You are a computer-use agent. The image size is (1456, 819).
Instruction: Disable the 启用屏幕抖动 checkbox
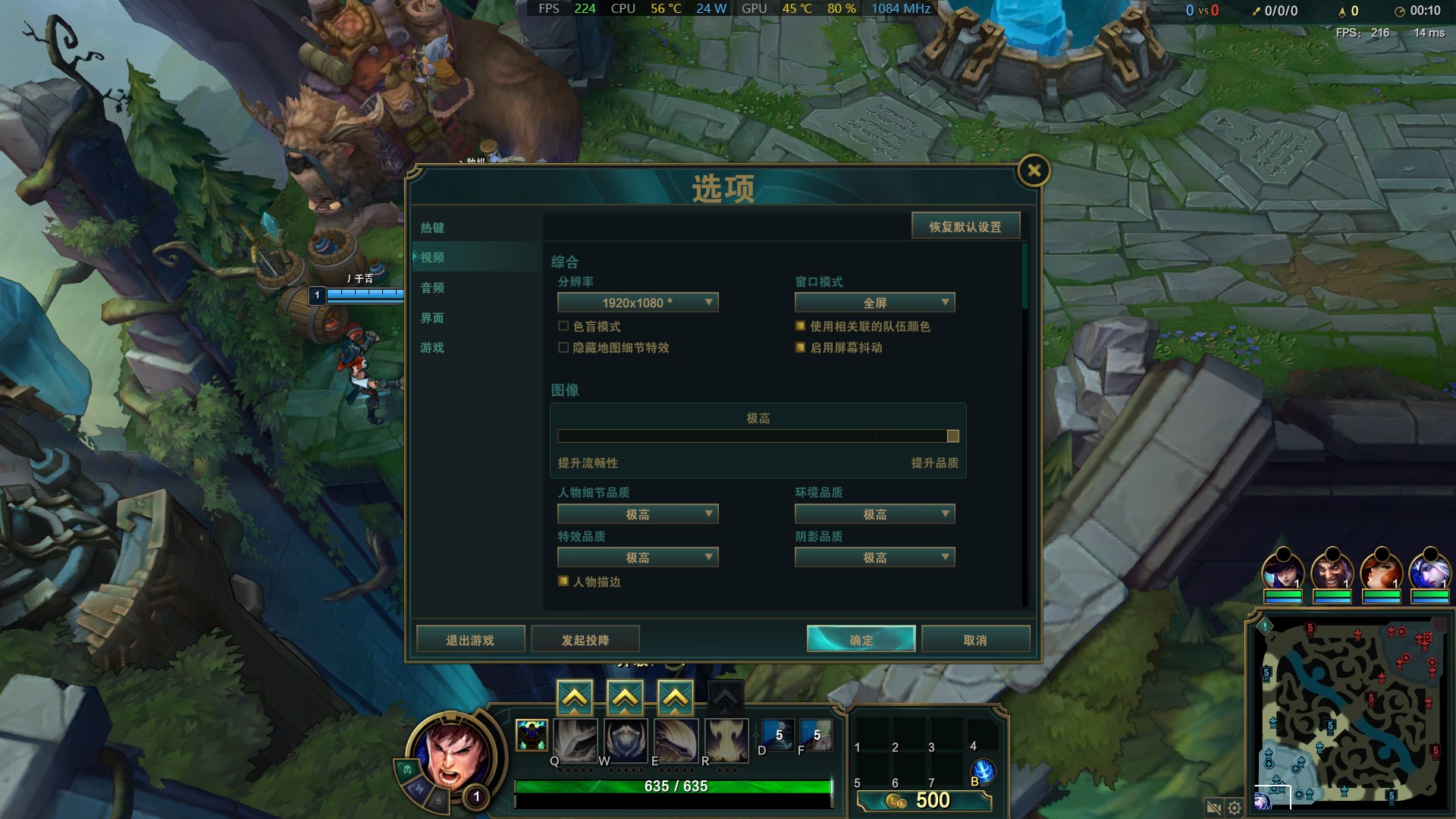pyautogui.click(x=799, y=347)
